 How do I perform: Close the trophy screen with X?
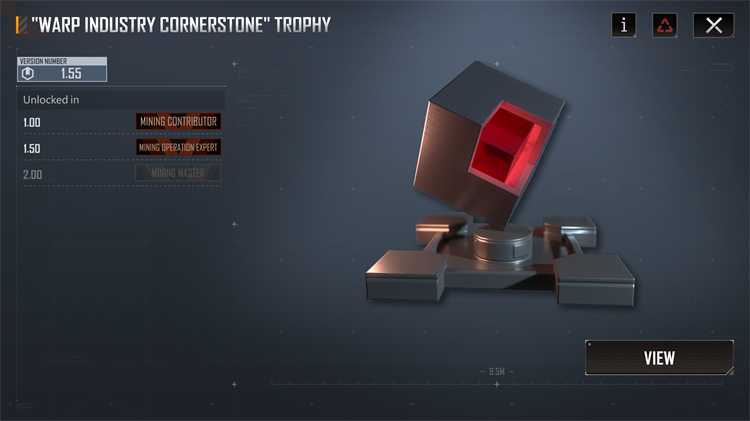click(713, 26)
